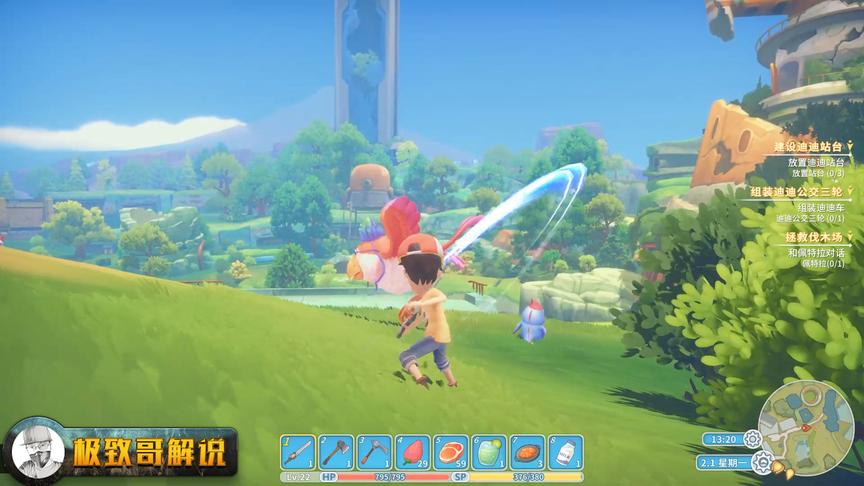
Task: Choose the cooked dish in slot 7
Action: point(527,452)
